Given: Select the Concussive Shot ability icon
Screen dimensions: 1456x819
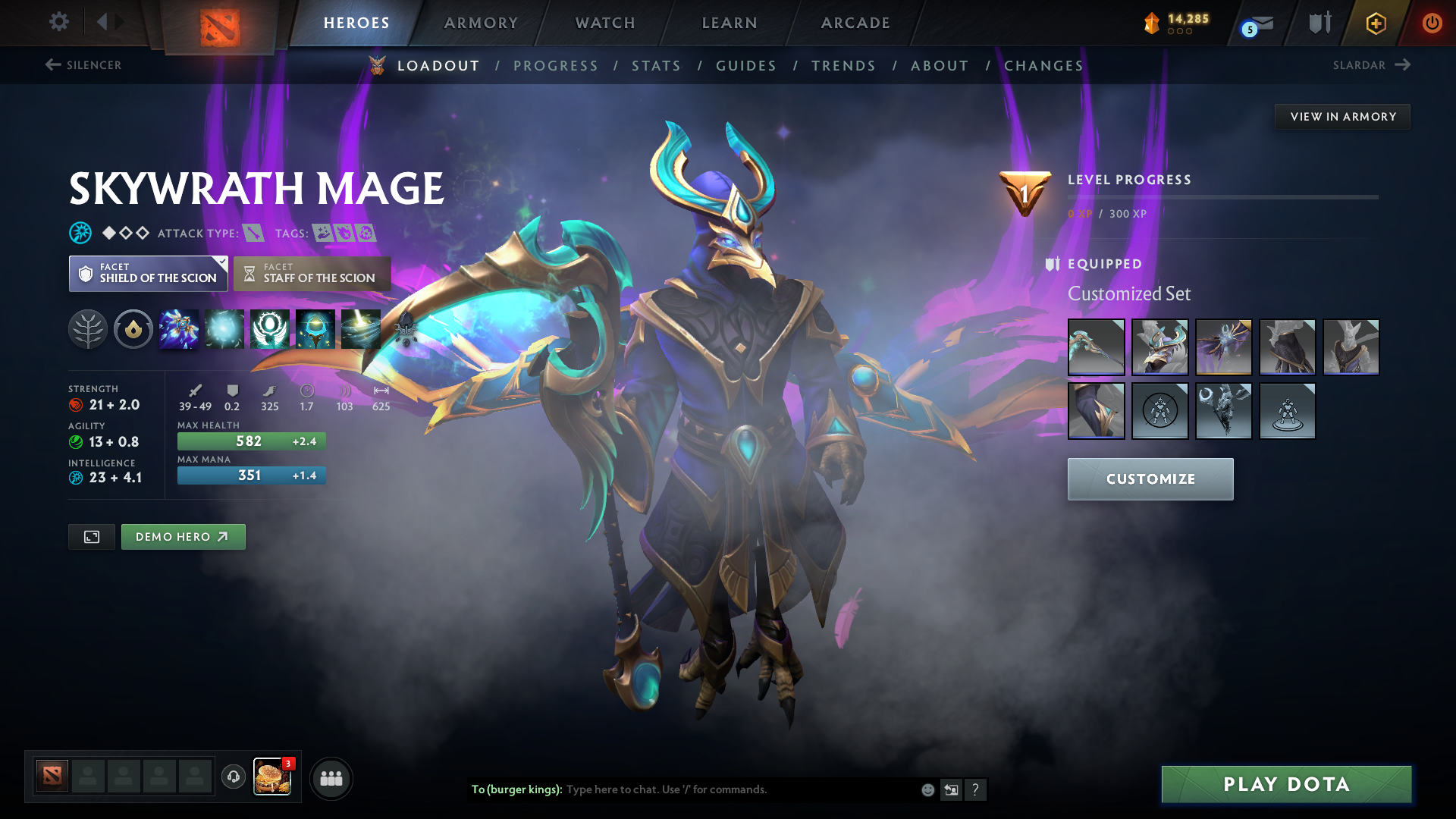Looking at the screenshot, I should (x=224, y=328).
